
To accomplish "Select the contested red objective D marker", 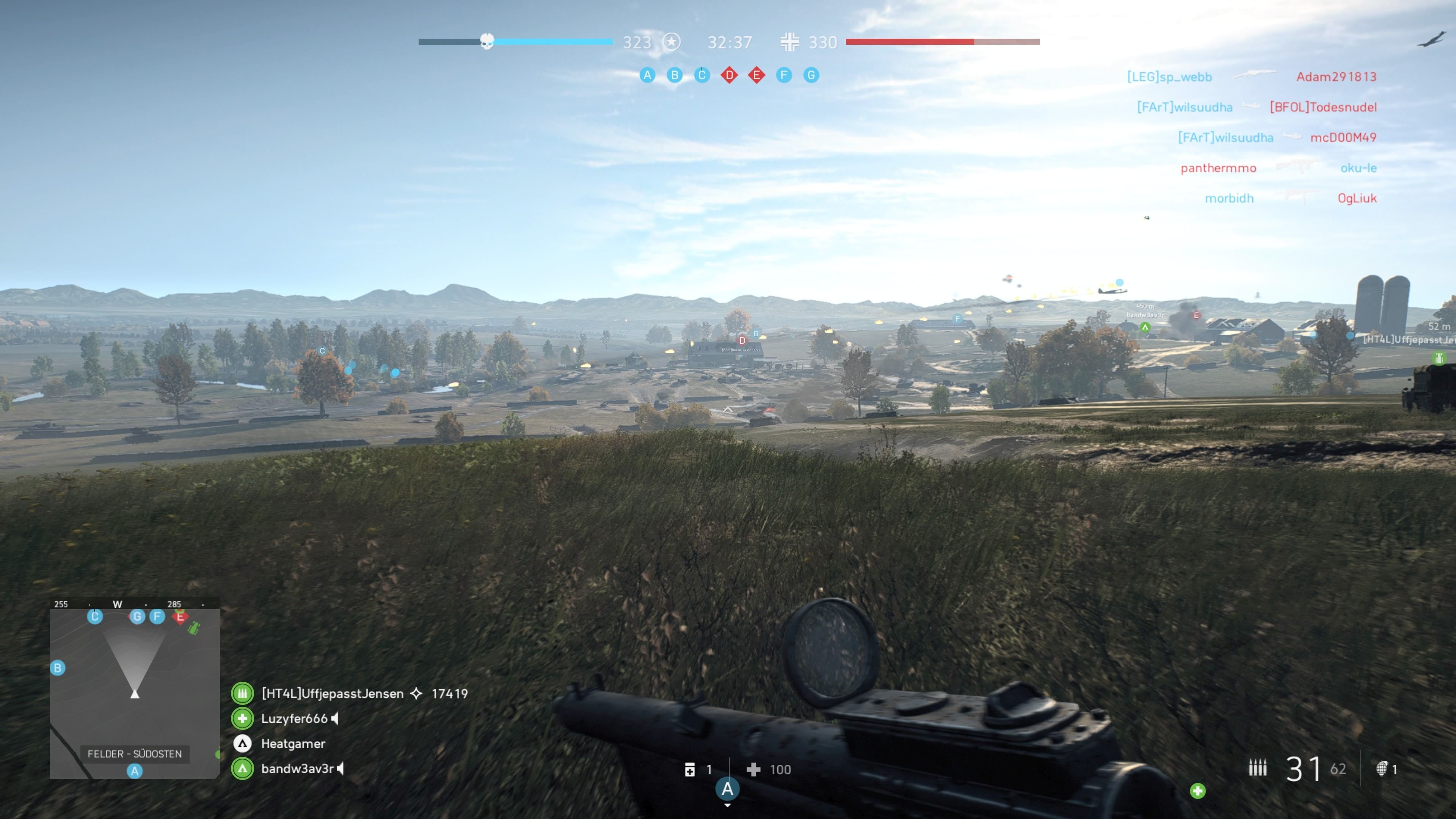I will pyautogui.click(x=729, y=75).
